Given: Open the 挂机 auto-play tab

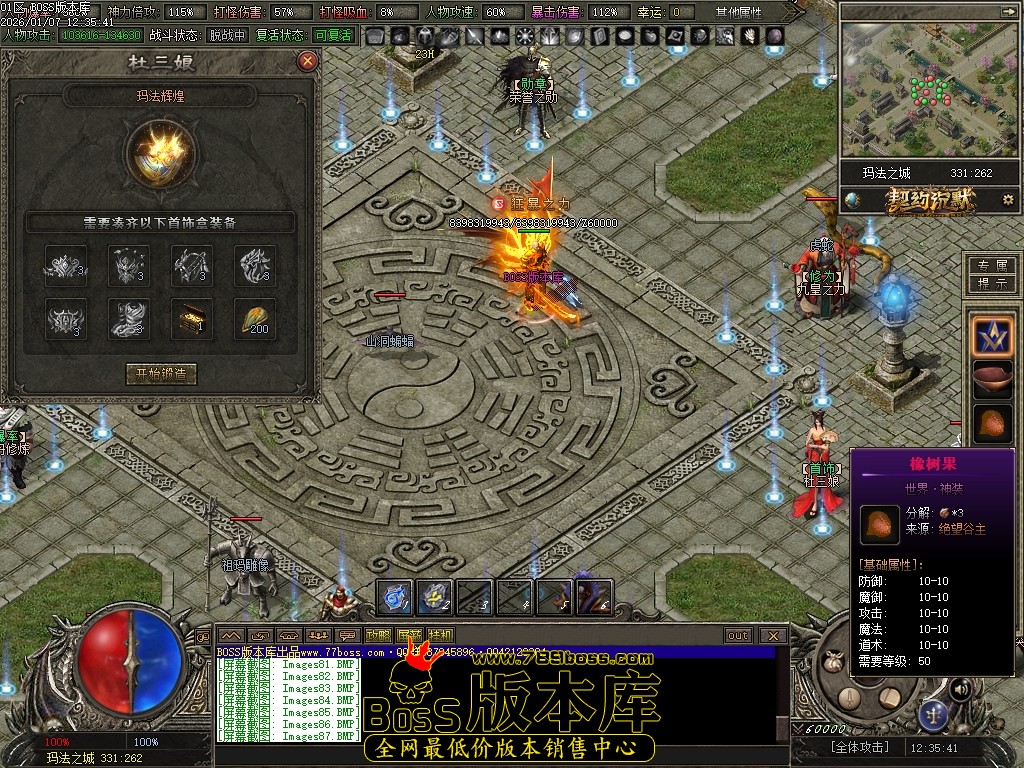Looking at the screenshot, I should click(440, 635).
